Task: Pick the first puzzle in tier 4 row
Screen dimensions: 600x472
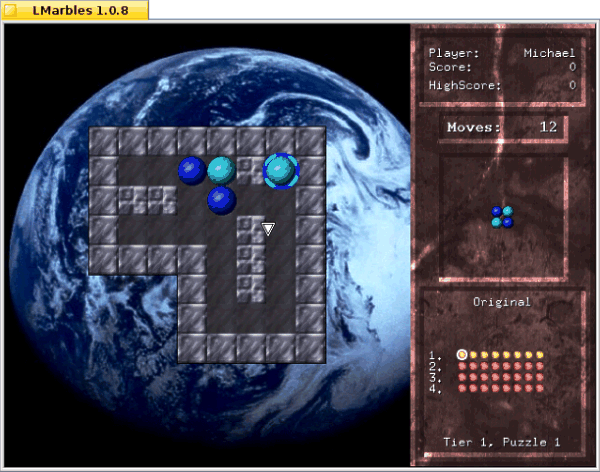Action: [x=462, y=388]
